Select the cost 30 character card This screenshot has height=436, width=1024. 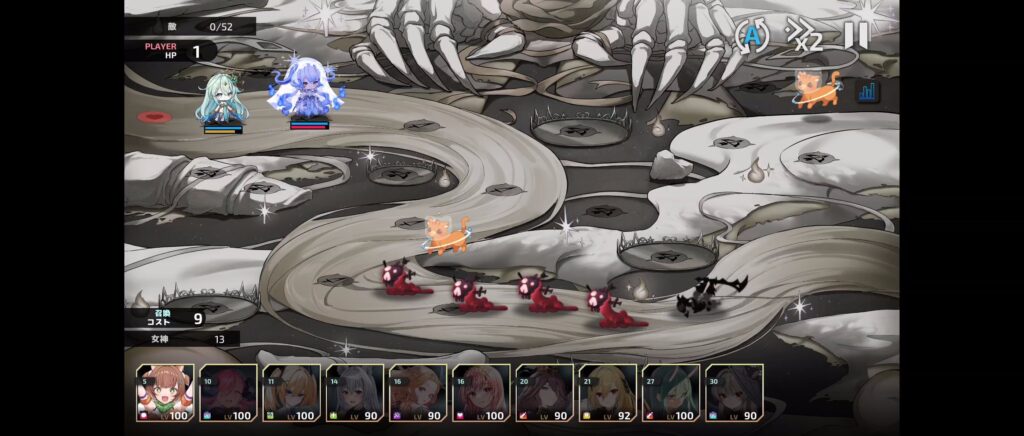pyautogui.click(x=734, y=393)
